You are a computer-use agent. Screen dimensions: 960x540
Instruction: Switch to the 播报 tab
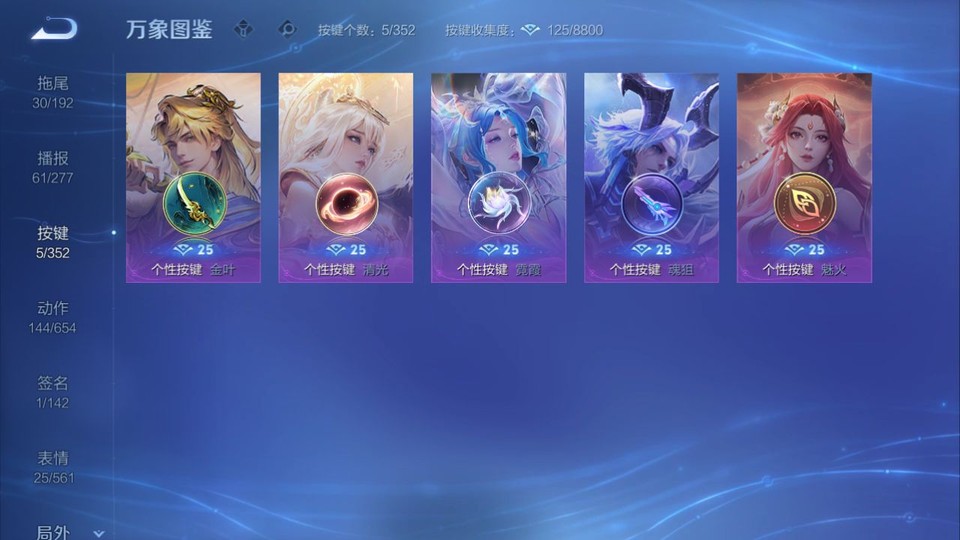(53, 167)
